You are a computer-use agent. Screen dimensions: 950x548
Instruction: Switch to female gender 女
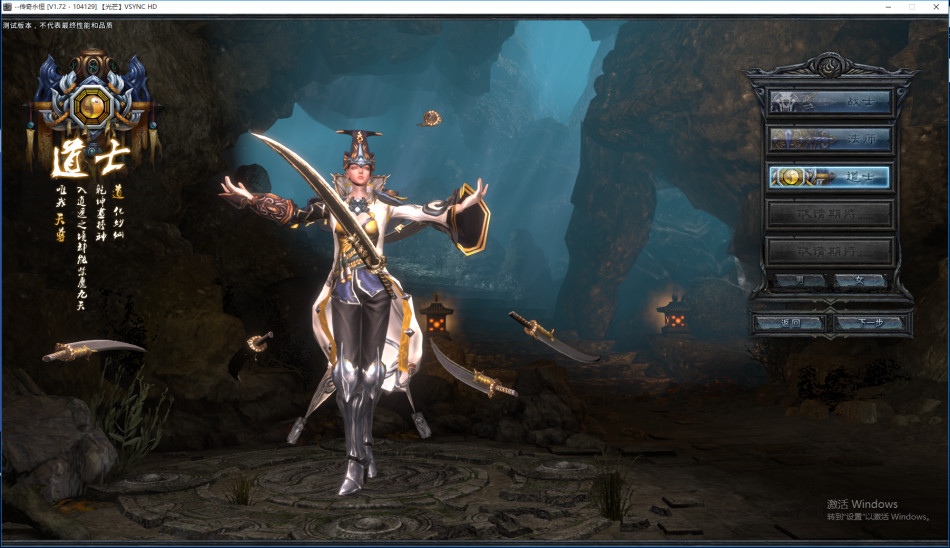[x=859, y=281]
